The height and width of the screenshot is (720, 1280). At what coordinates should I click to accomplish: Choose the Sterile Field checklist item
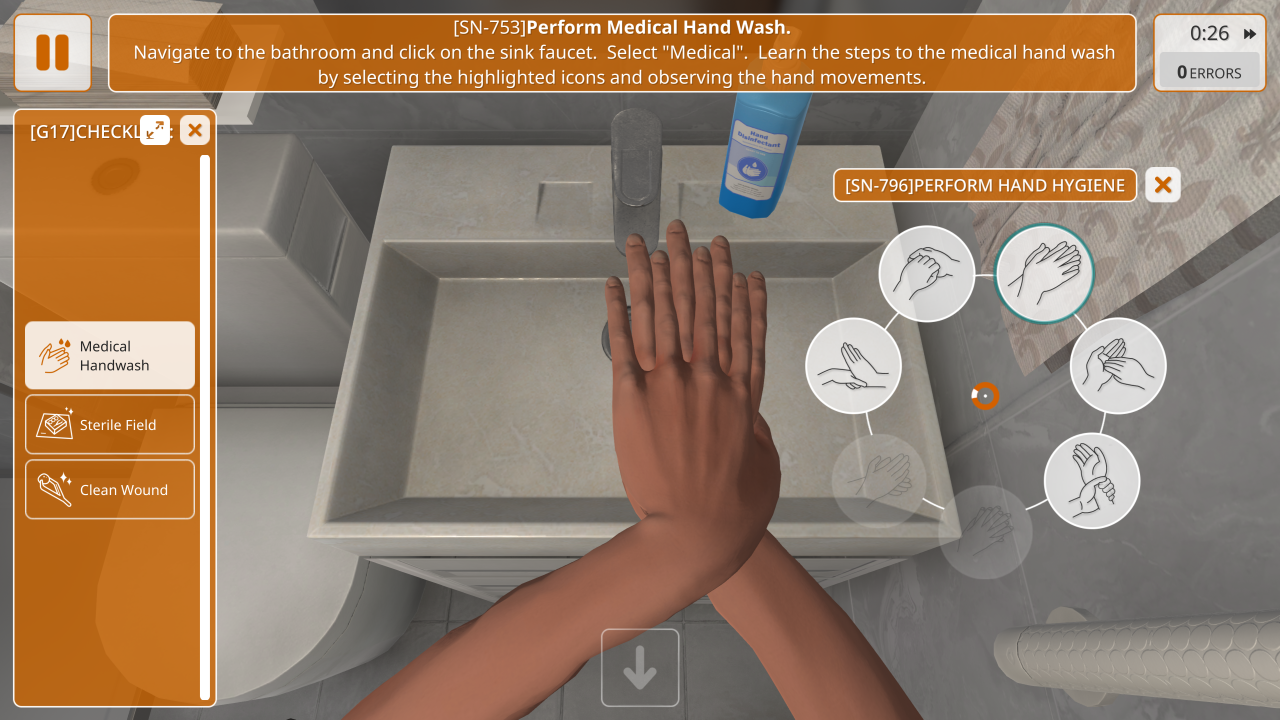[110, 425]
